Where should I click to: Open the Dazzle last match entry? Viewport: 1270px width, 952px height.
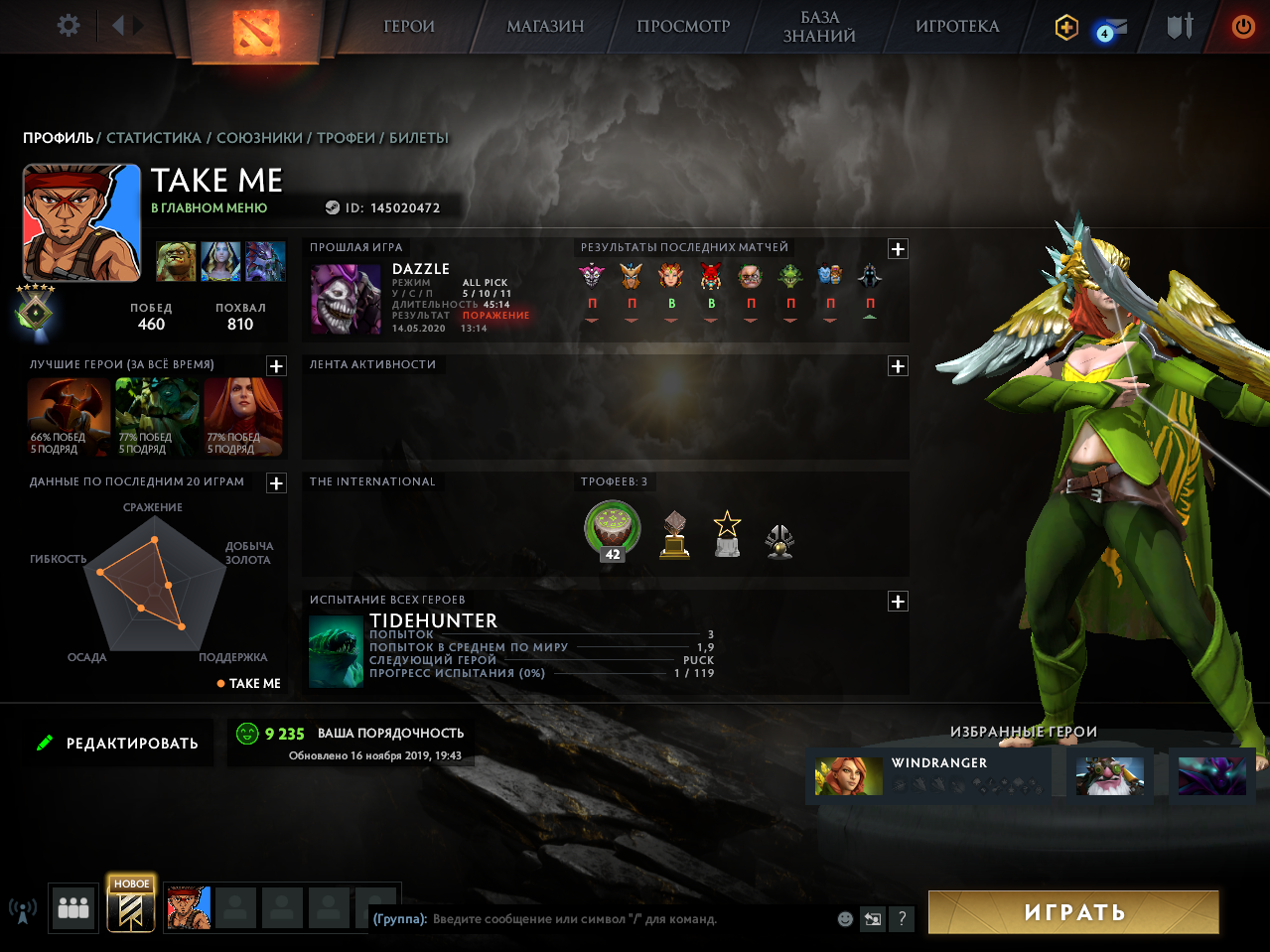(346, 299)
